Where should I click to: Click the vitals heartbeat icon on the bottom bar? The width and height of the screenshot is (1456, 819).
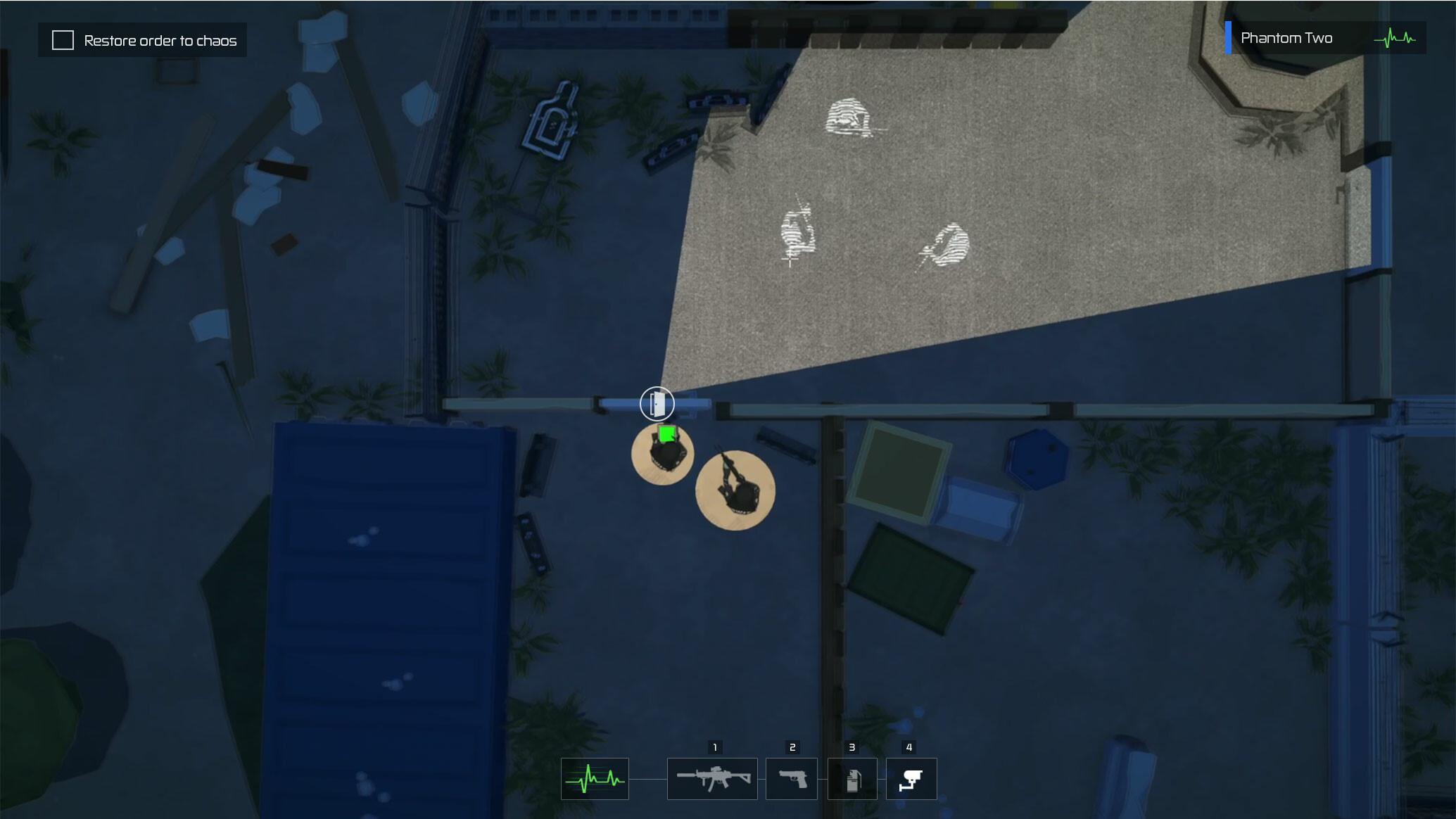pos(595,779)
